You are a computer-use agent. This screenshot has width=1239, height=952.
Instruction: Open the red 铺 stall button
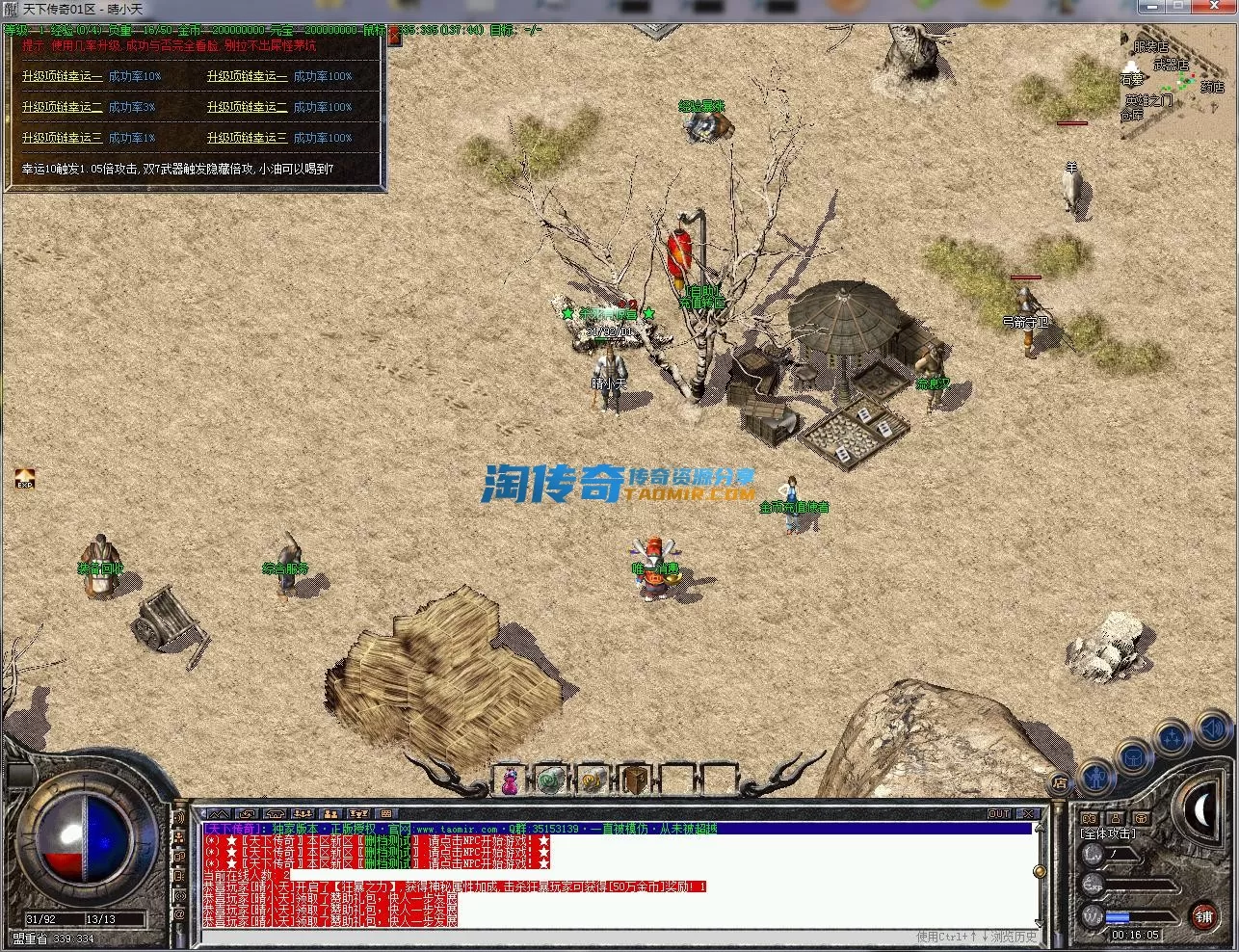(1204, 916)
